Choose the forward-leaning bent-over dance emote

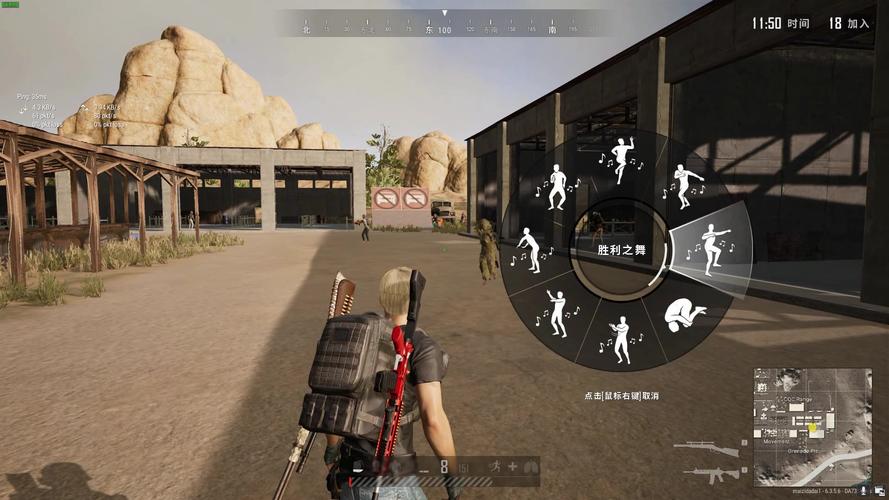(528, 249)
